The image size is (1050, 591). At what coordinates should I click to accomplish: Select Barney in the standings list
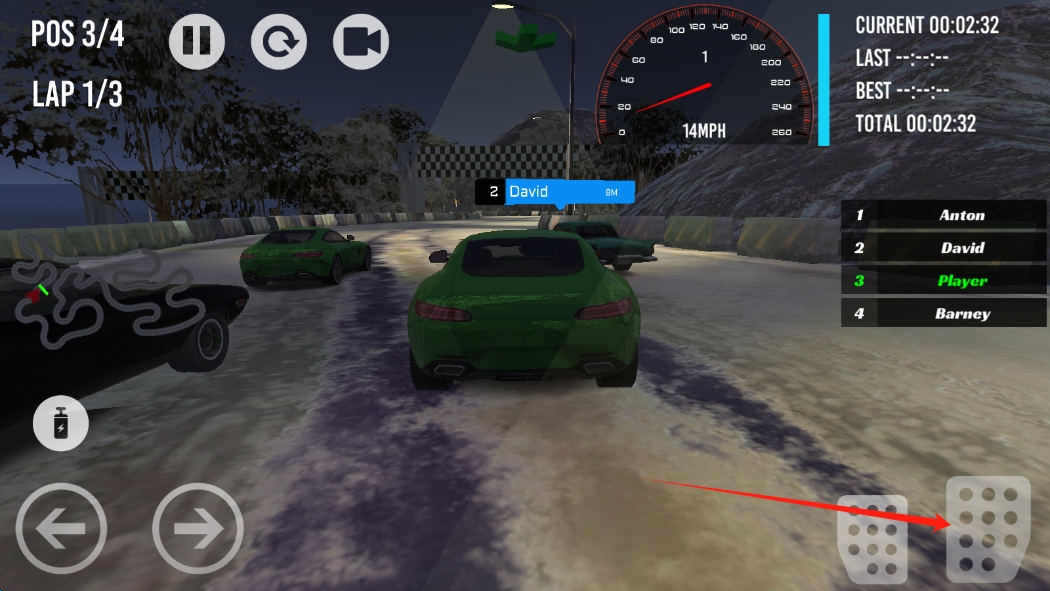[x=944, y=314]
